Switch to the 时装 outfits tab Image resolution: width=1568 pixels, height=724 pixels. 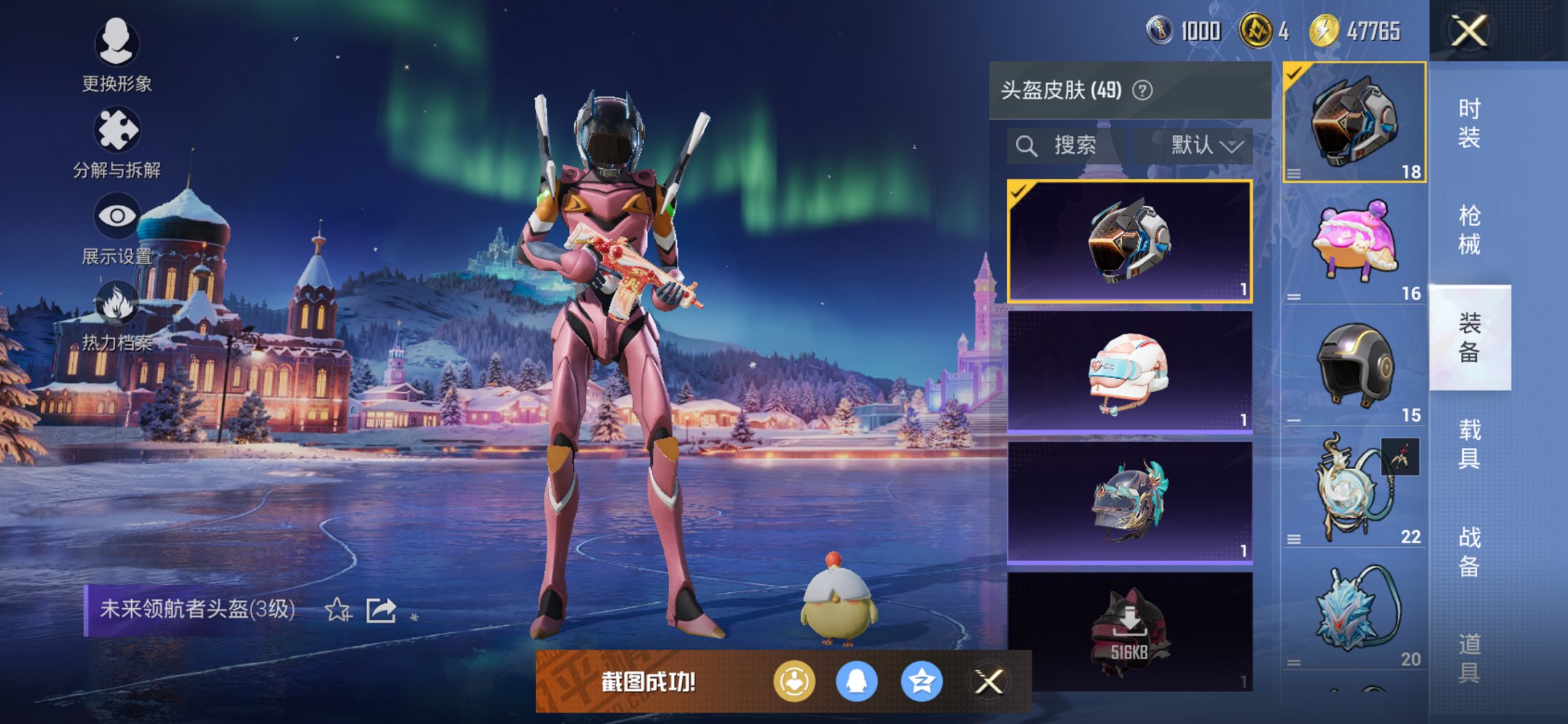1469,122
